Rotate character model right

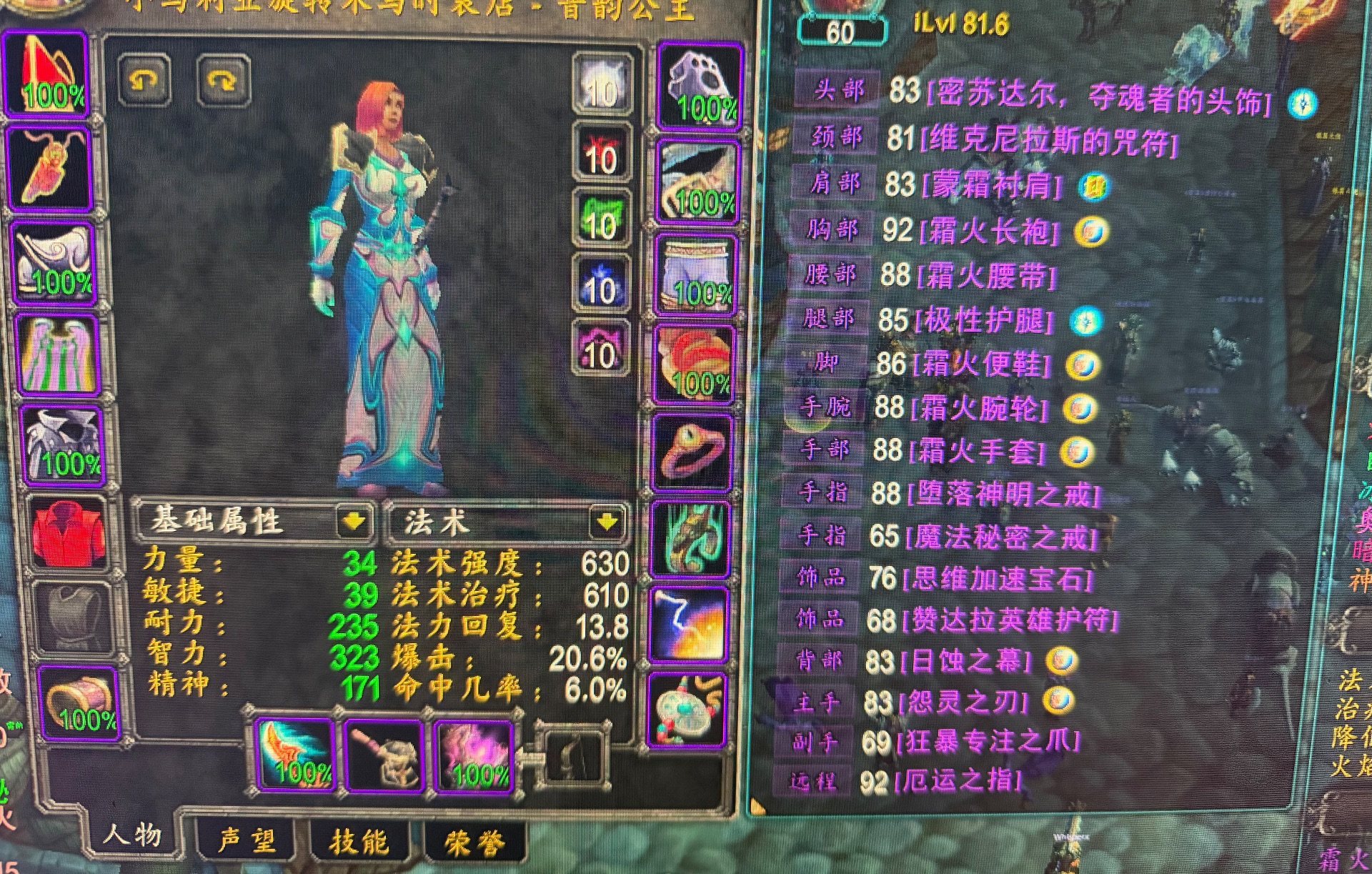[223, 81]
